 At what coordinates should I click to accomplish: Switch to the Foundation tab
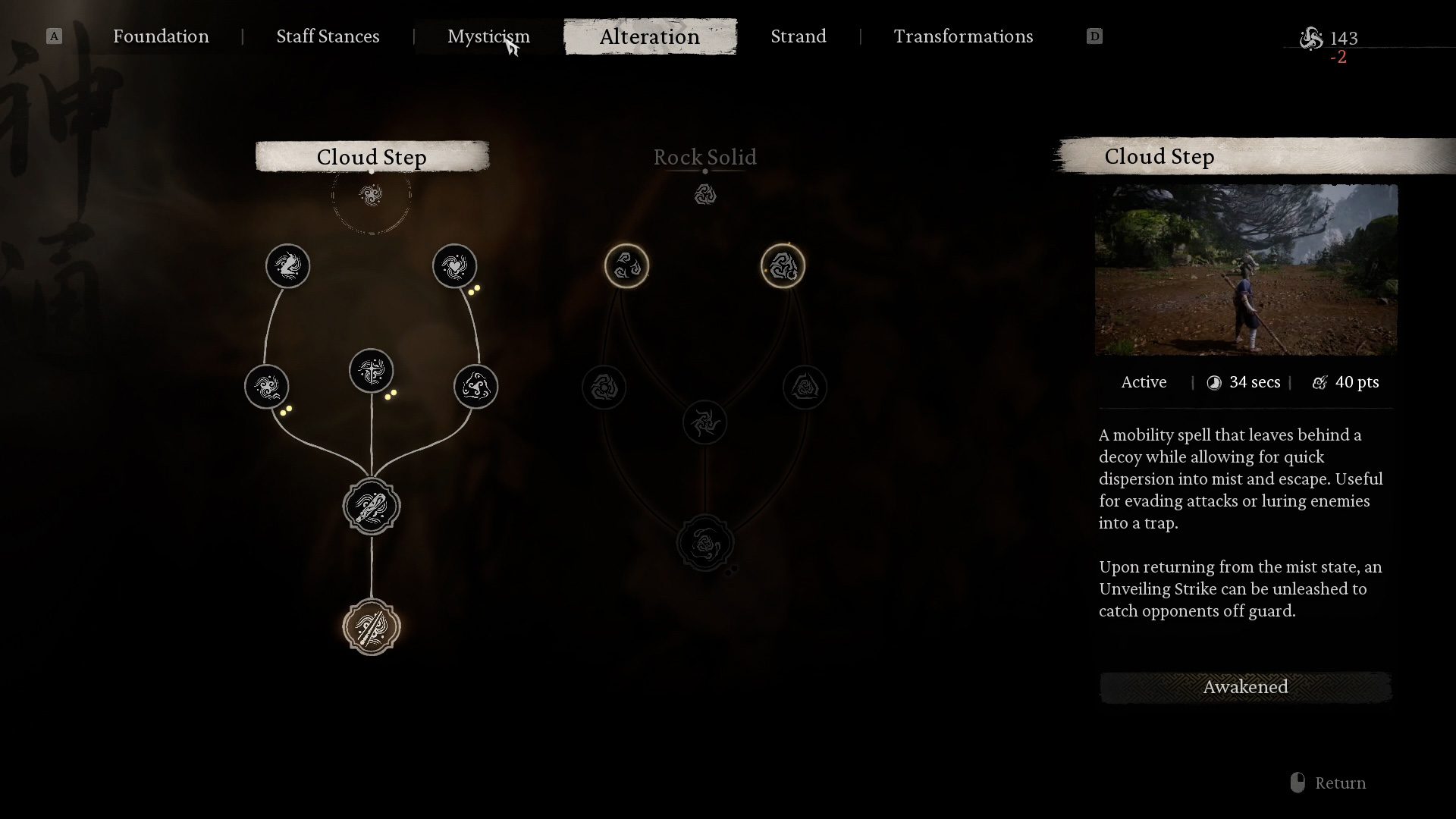[x=161, y=36]
